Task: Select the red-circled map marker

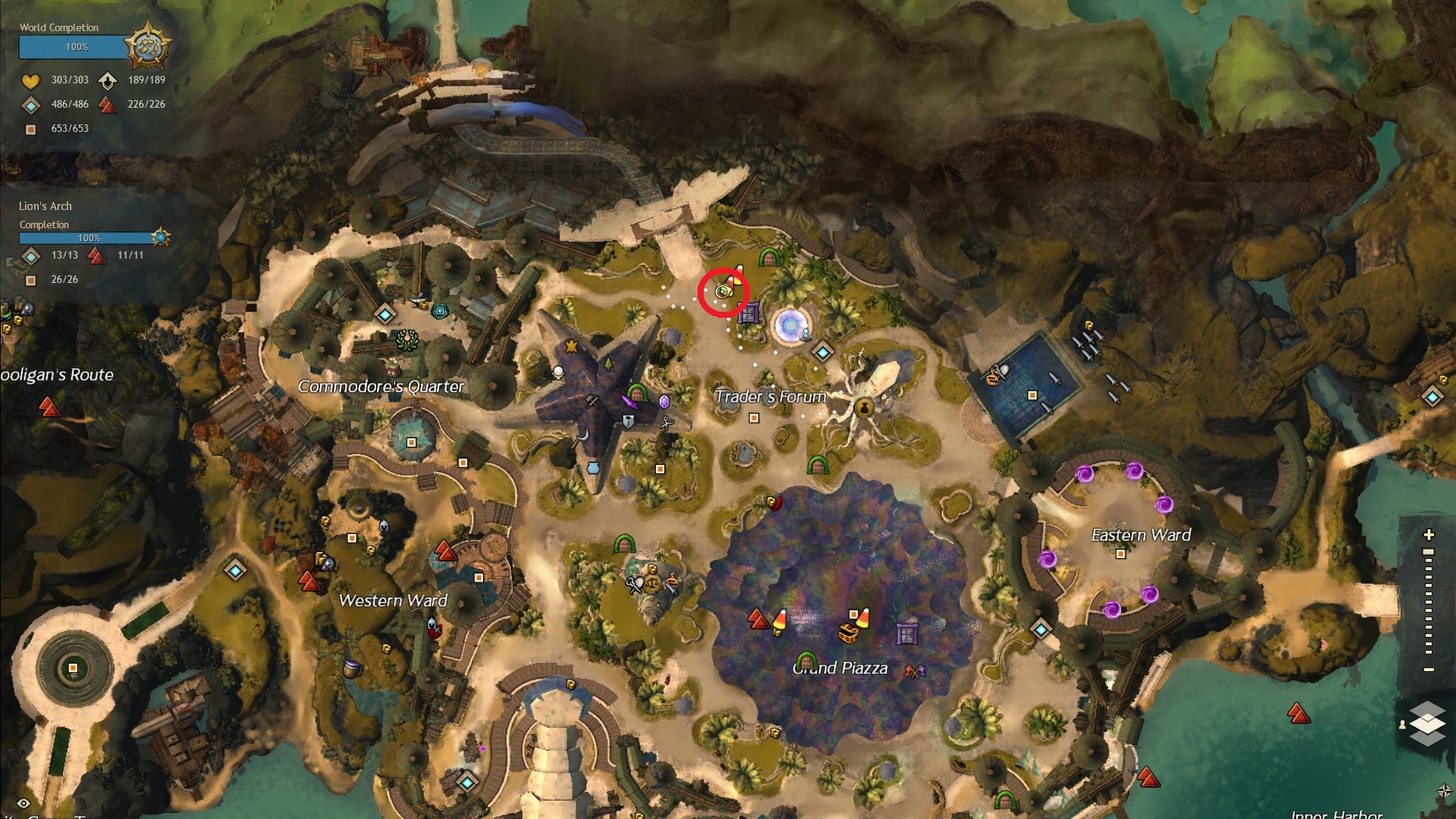Action: (723, 291)
